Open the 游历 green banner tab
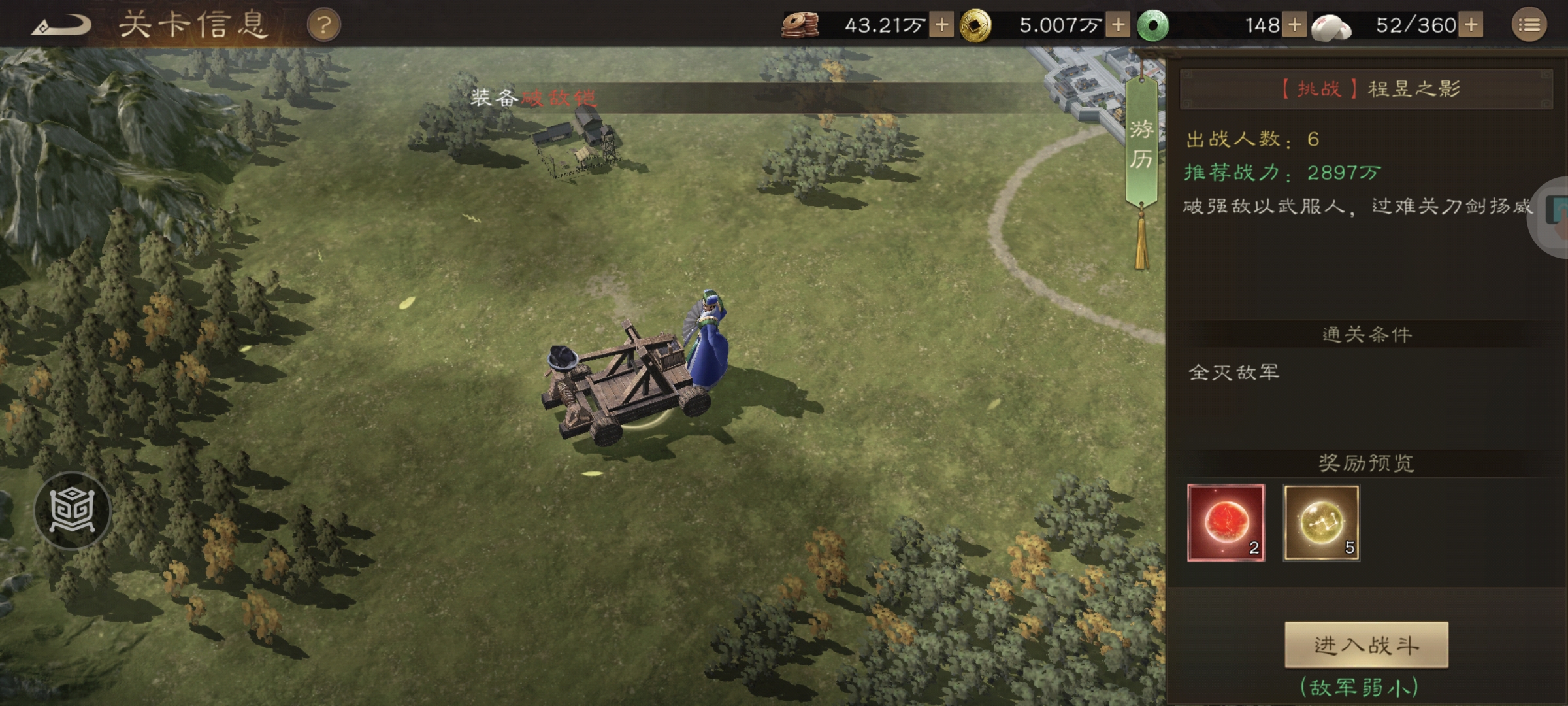 pos(1141,144)
